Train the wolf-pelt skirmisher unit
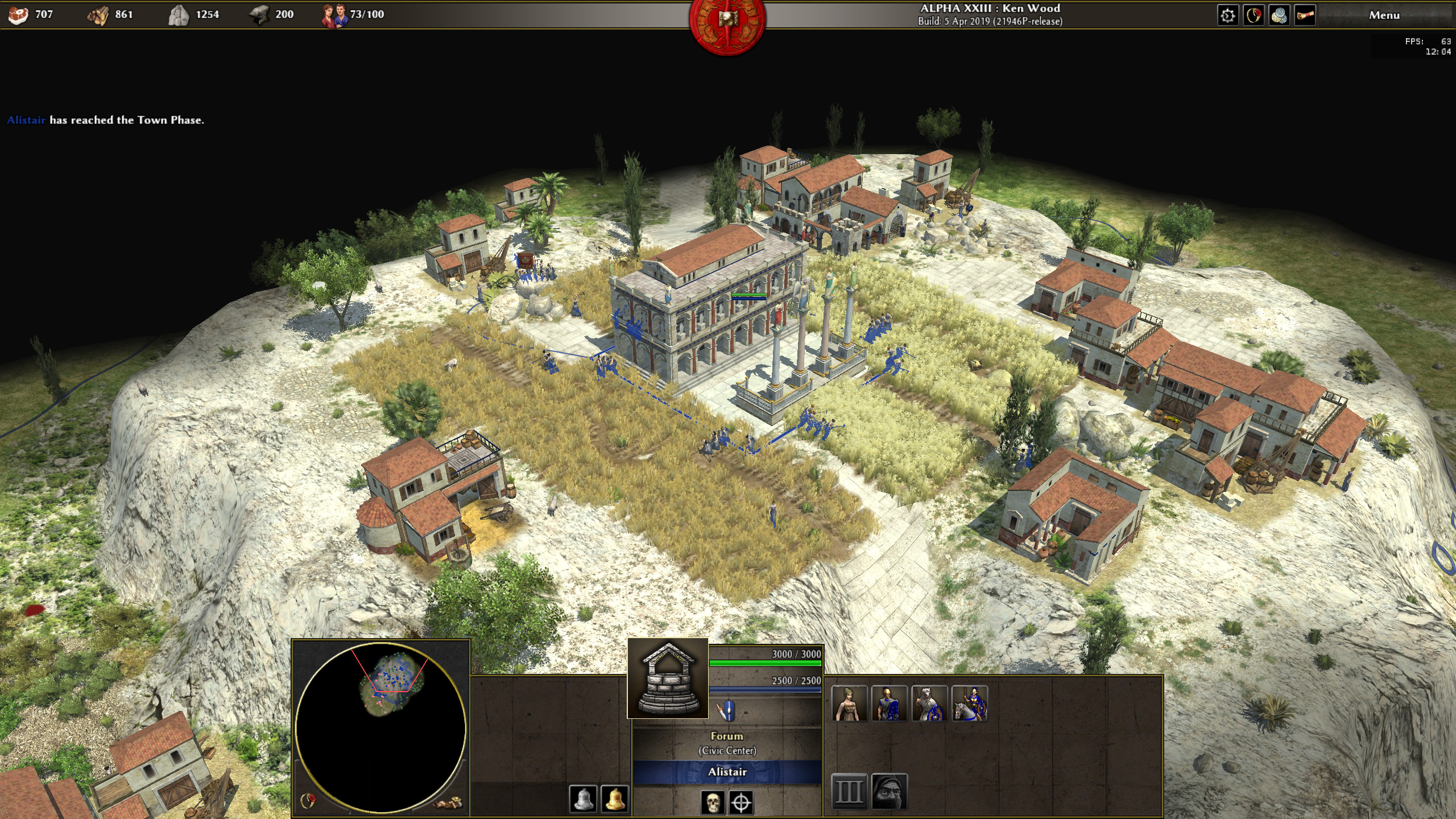Viewport: 1456px width, 819px height. [929, 704]
